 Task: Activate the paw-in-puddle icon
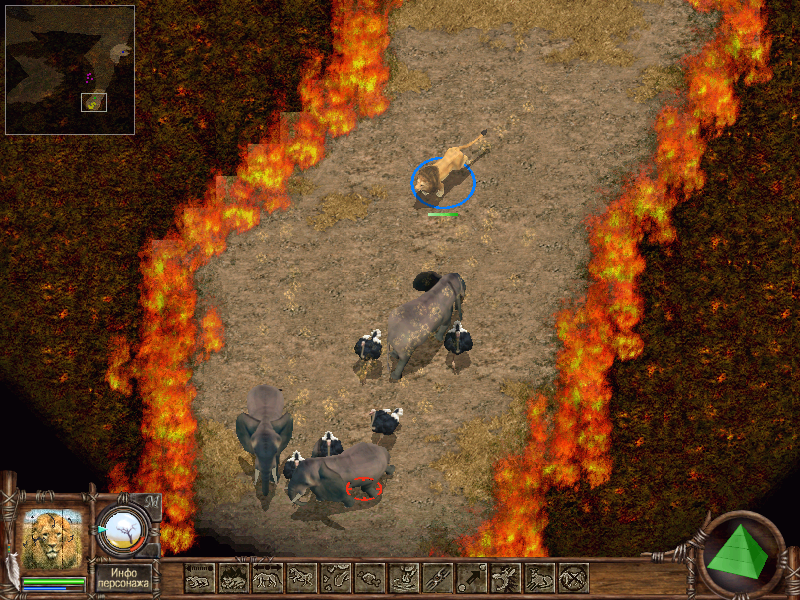click(x=404, y=578)
